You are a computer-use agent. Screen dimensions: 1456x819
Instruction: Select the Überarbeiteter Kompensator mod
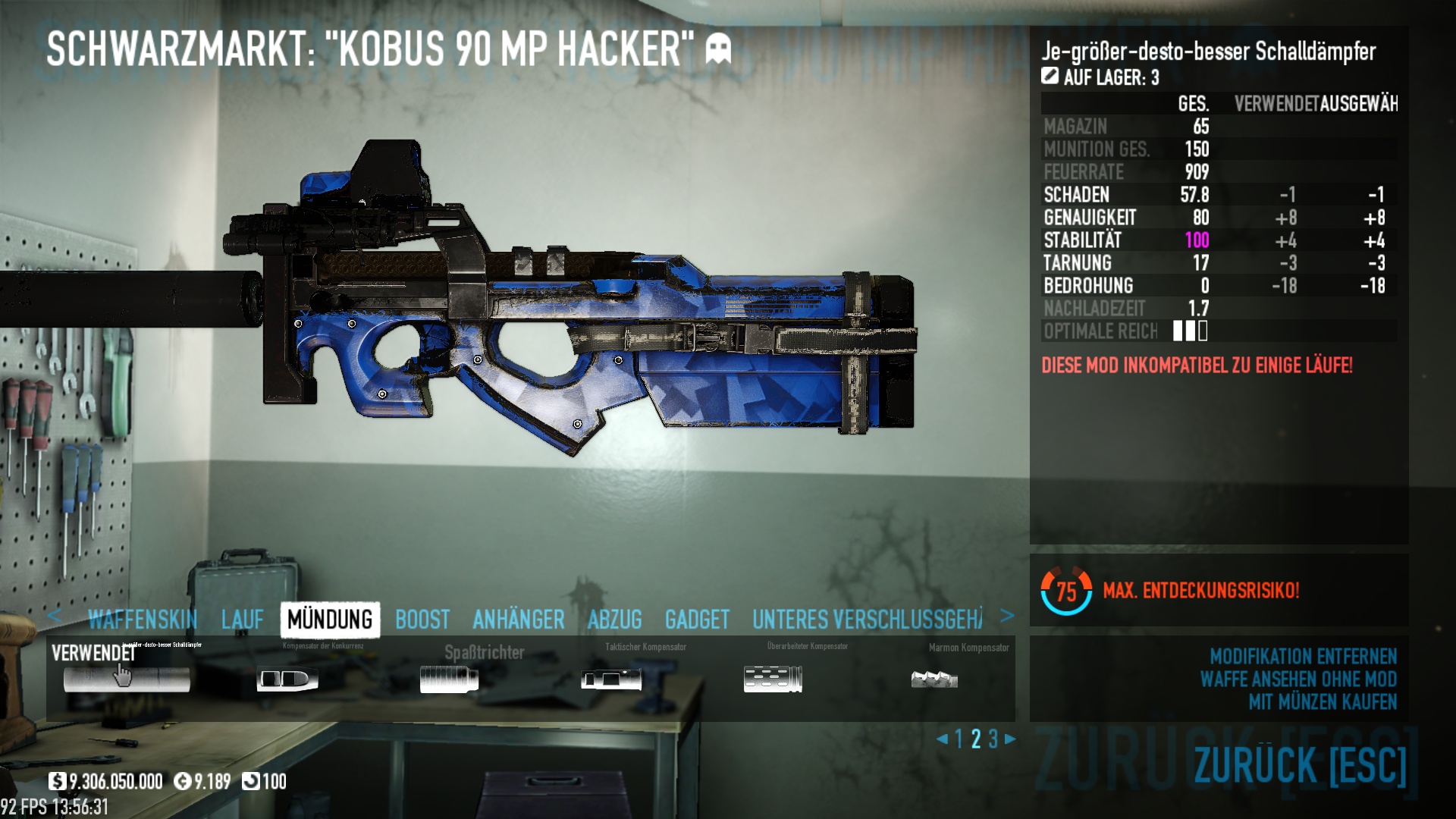click(773, 679)
